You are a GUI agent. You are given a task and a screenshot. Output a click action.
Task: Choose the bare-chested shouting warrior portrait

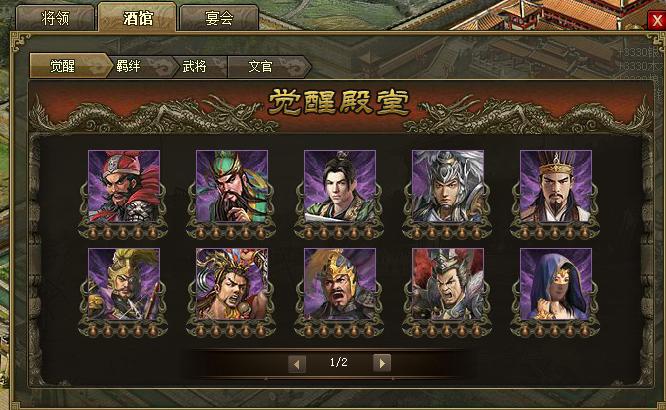point(232,284)
